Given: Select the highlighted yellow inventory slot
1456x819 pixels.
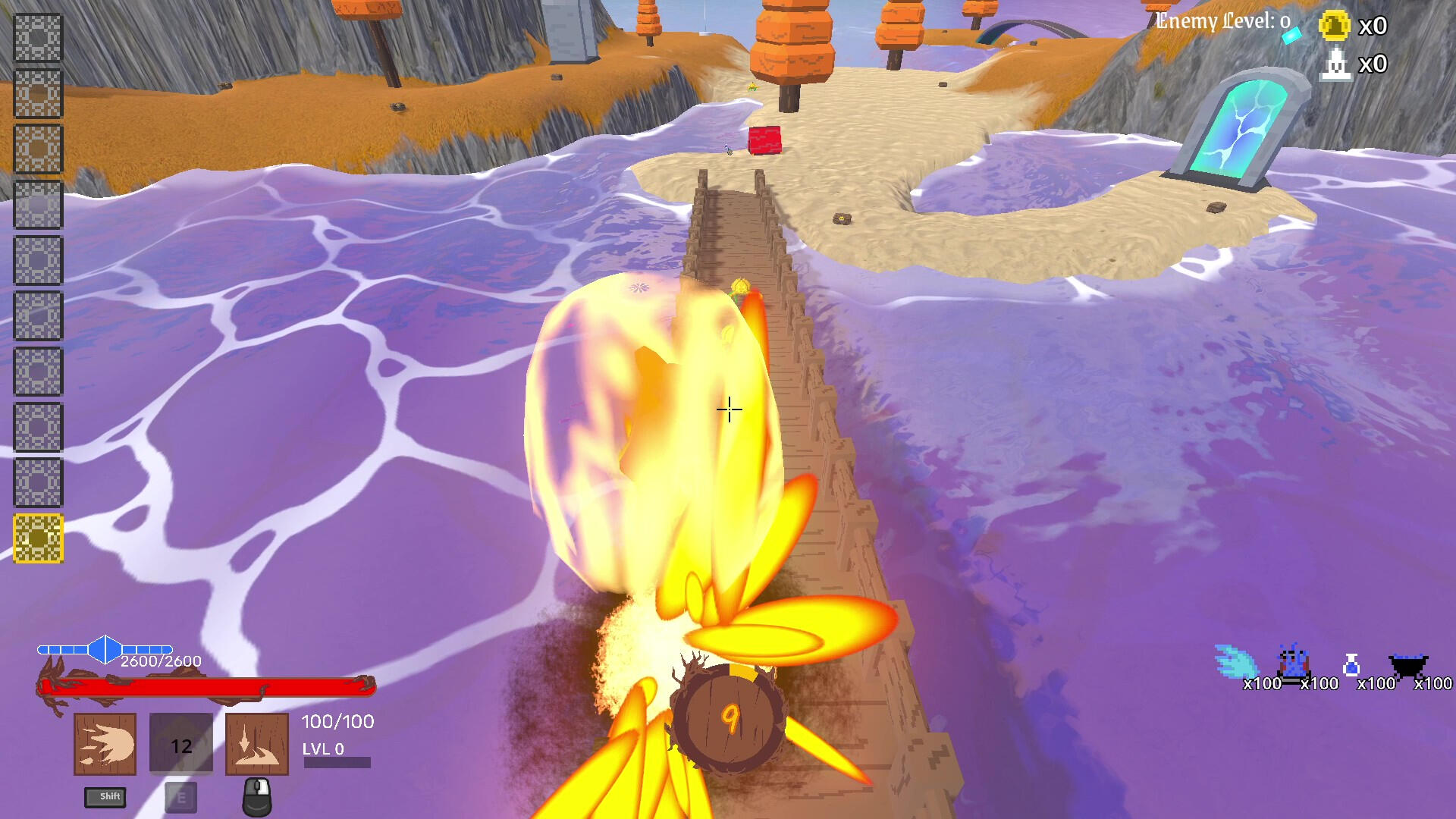Looking at the screenshot, I should point(38,538).
